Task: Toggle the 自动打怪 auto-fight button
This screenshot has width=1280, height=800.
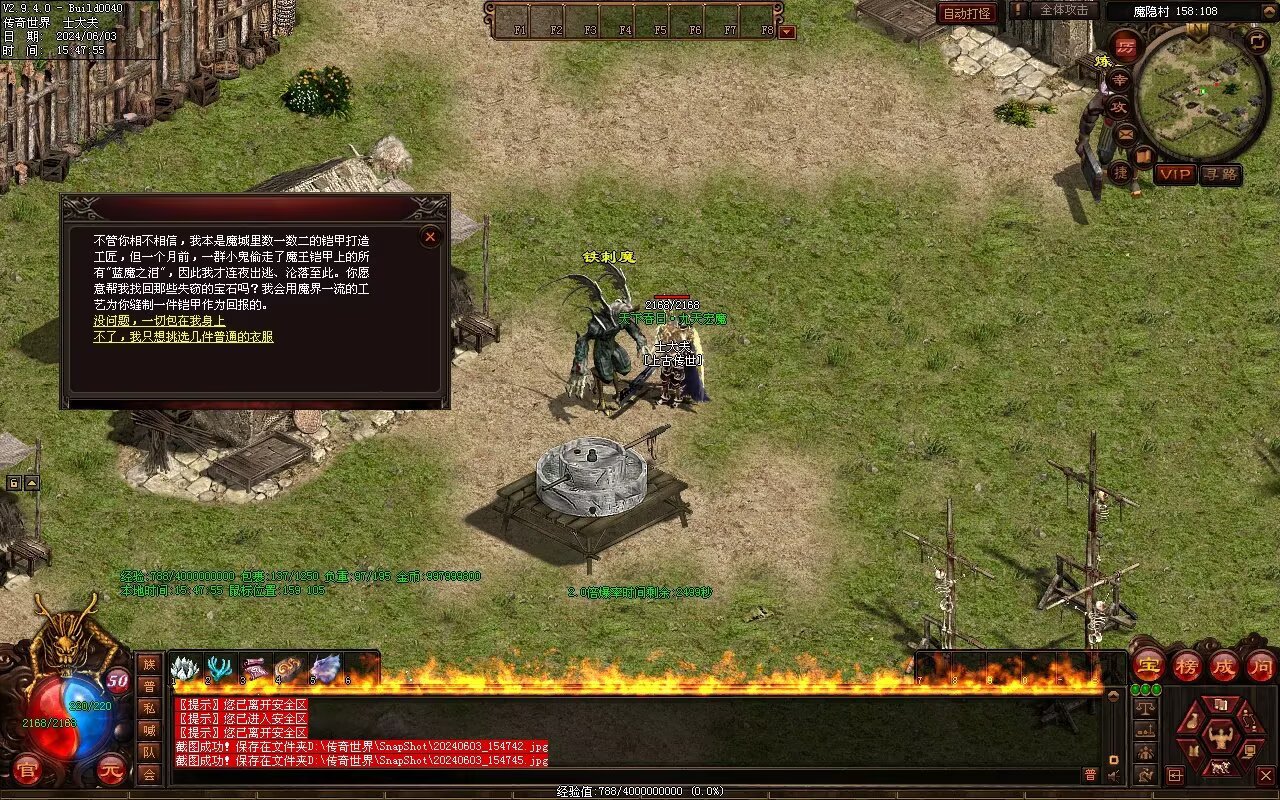Action: tap(967, 14)
